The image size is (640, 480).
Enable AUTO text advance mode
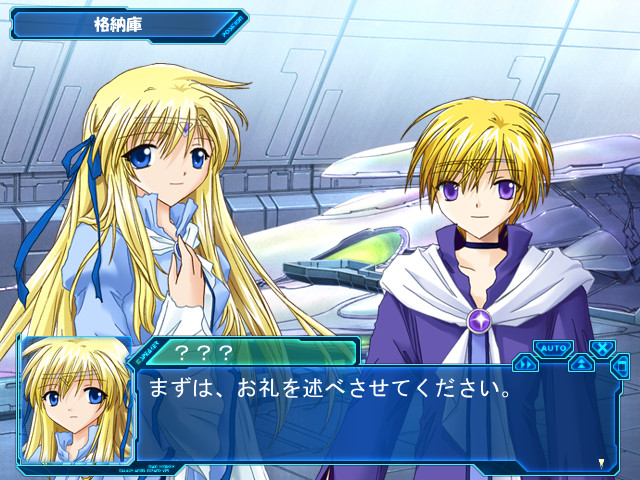552,348
